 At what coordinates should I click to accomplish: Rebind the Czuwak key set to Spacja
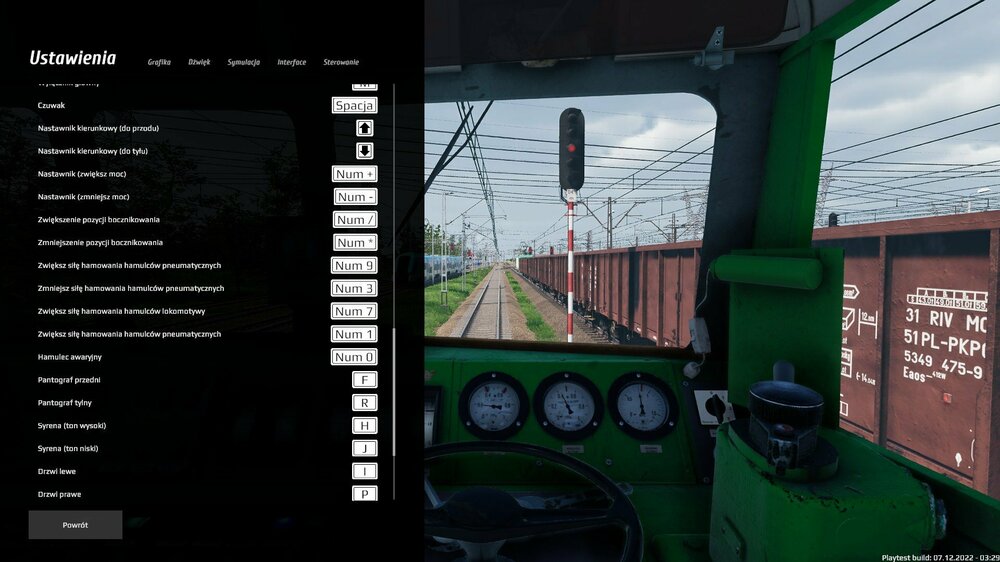(x=355, y=105)
